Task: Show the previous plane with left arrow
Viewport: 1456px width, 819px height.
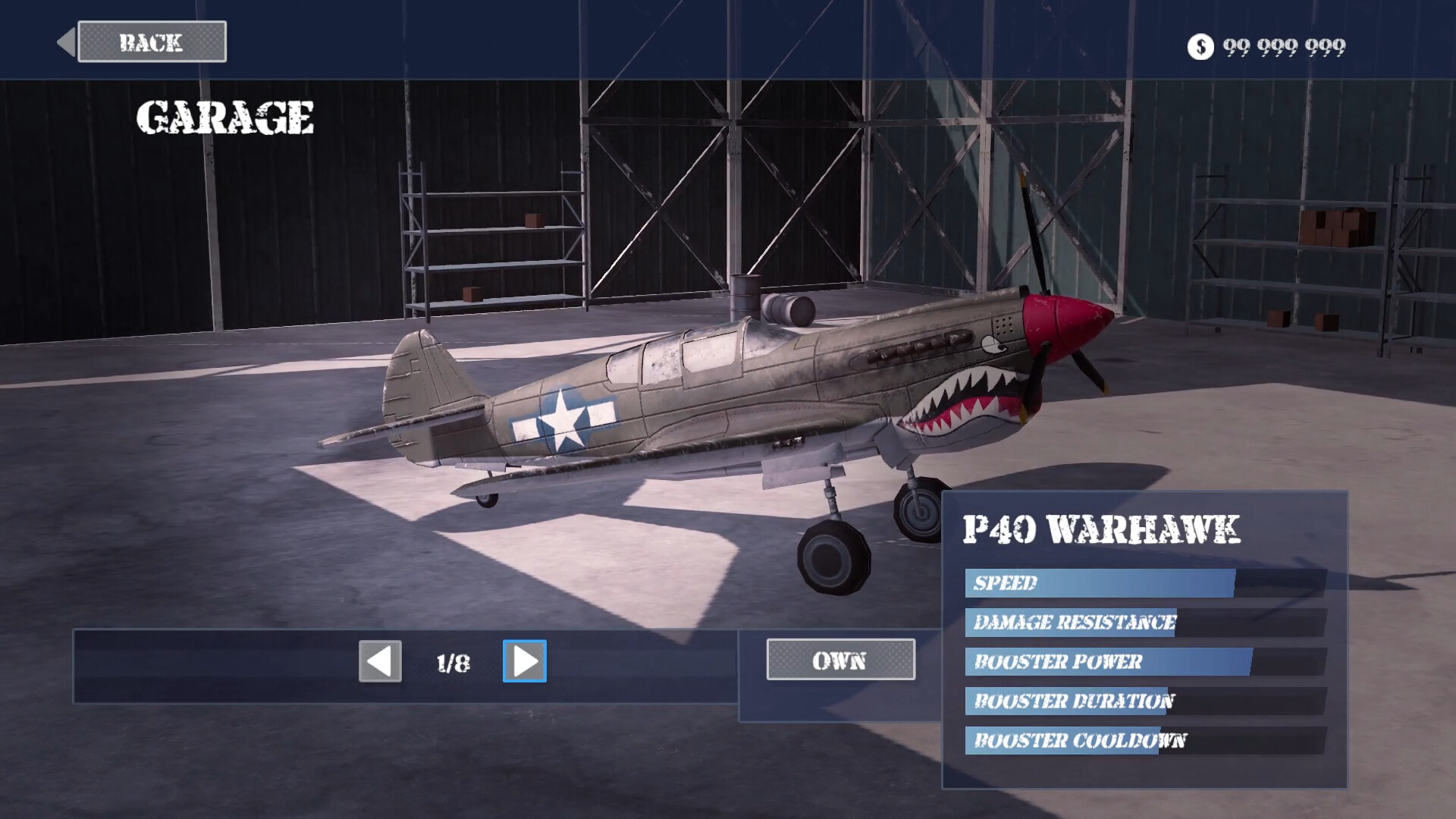Action: 380,661
